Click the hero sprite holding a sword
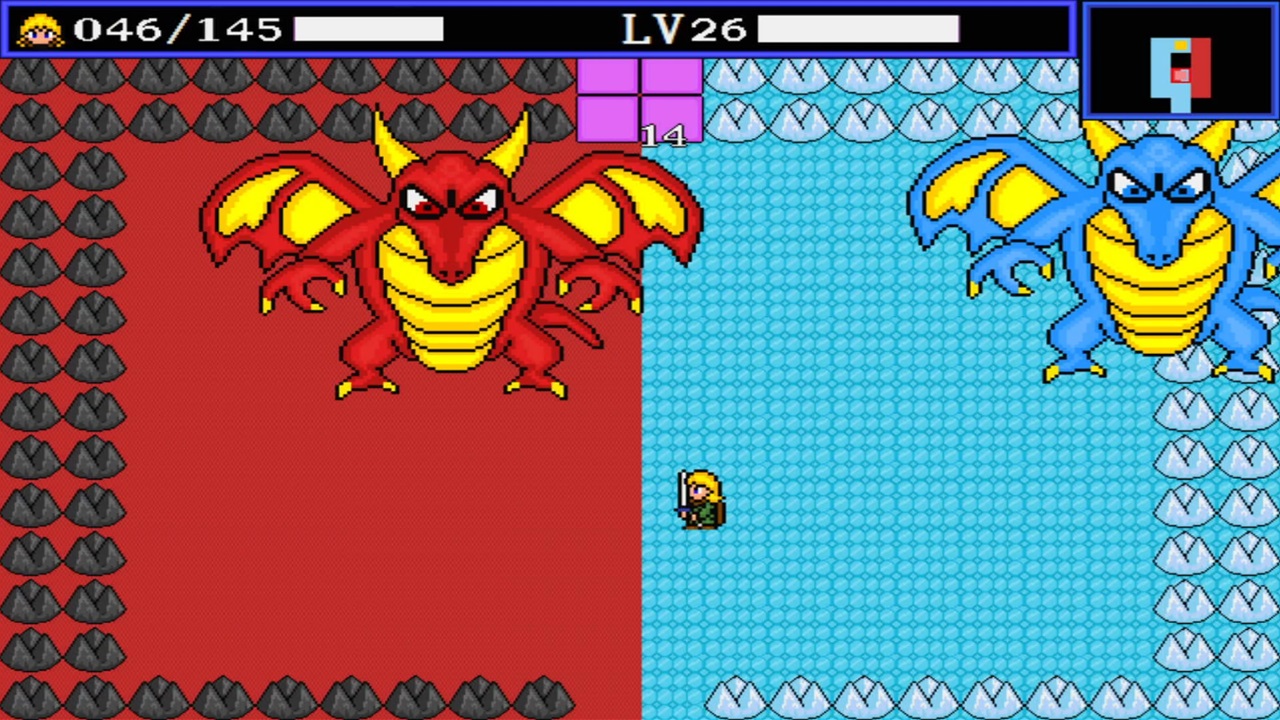This screenshot has height=720, width=1280. 700,500
